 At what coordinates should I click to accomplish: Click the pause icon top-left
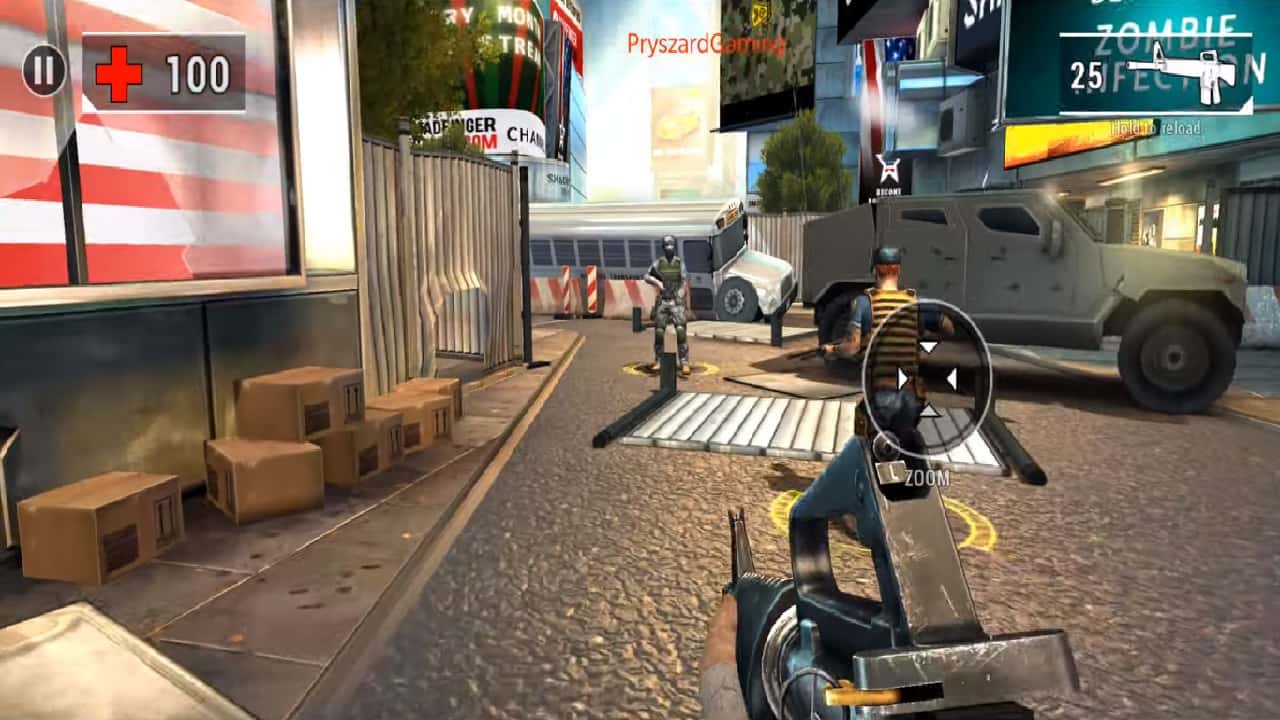pos(42,71)
